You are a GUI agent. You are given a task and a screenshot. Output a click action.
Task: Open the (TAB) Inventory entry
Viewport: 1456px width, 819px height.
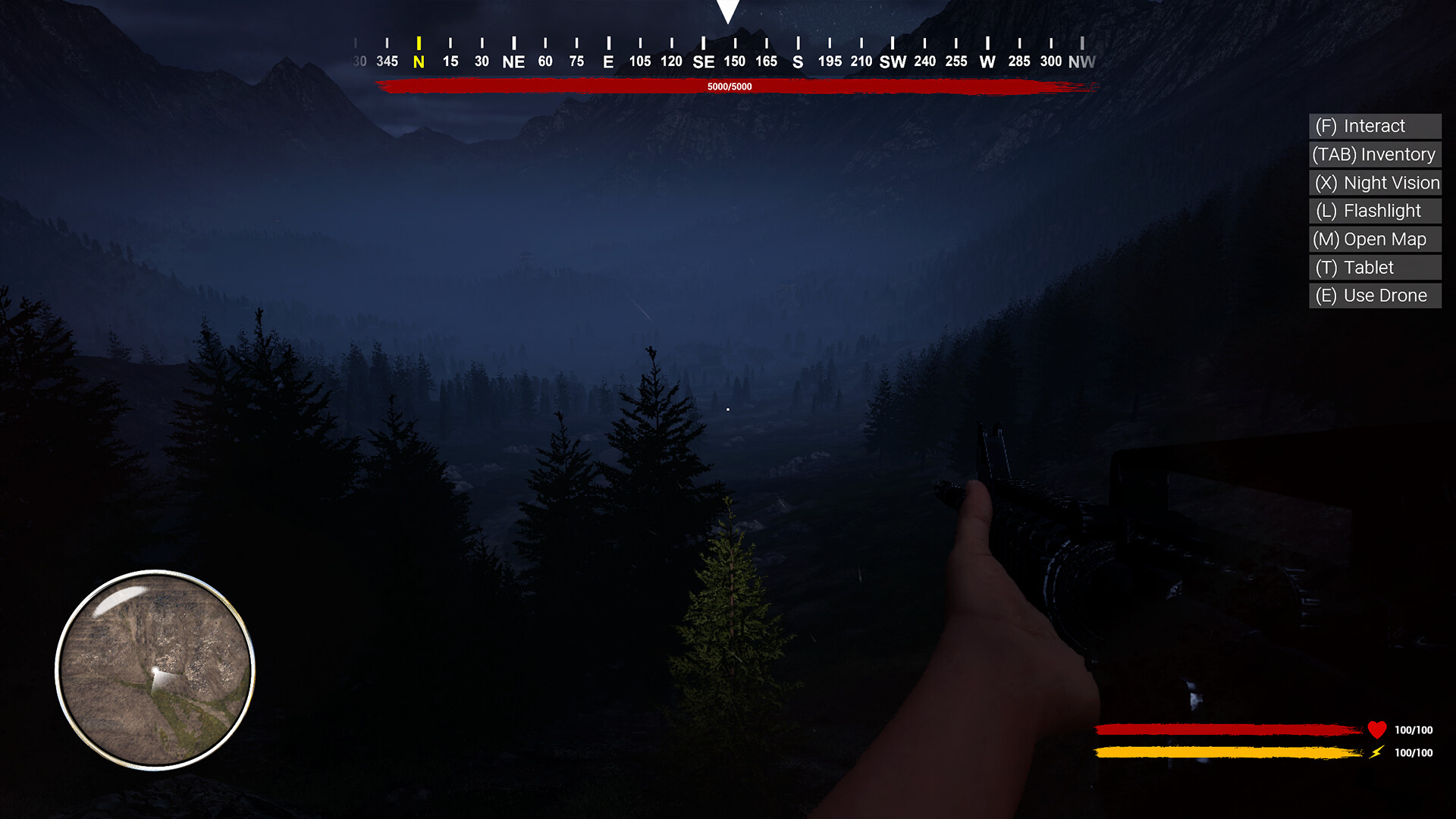[1373, 154]
